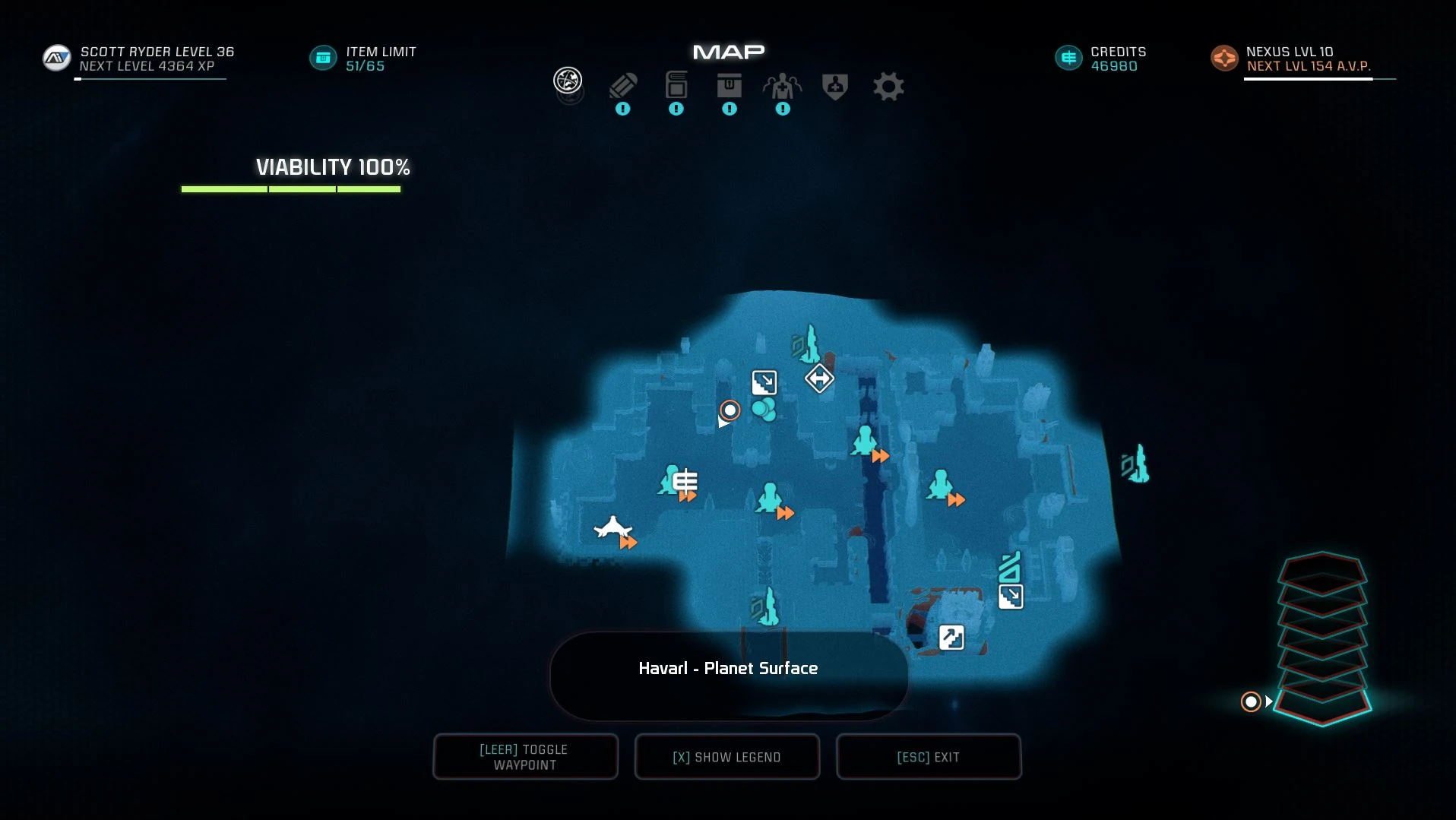
Task: Exit the map screen
Action: (929, 757)
